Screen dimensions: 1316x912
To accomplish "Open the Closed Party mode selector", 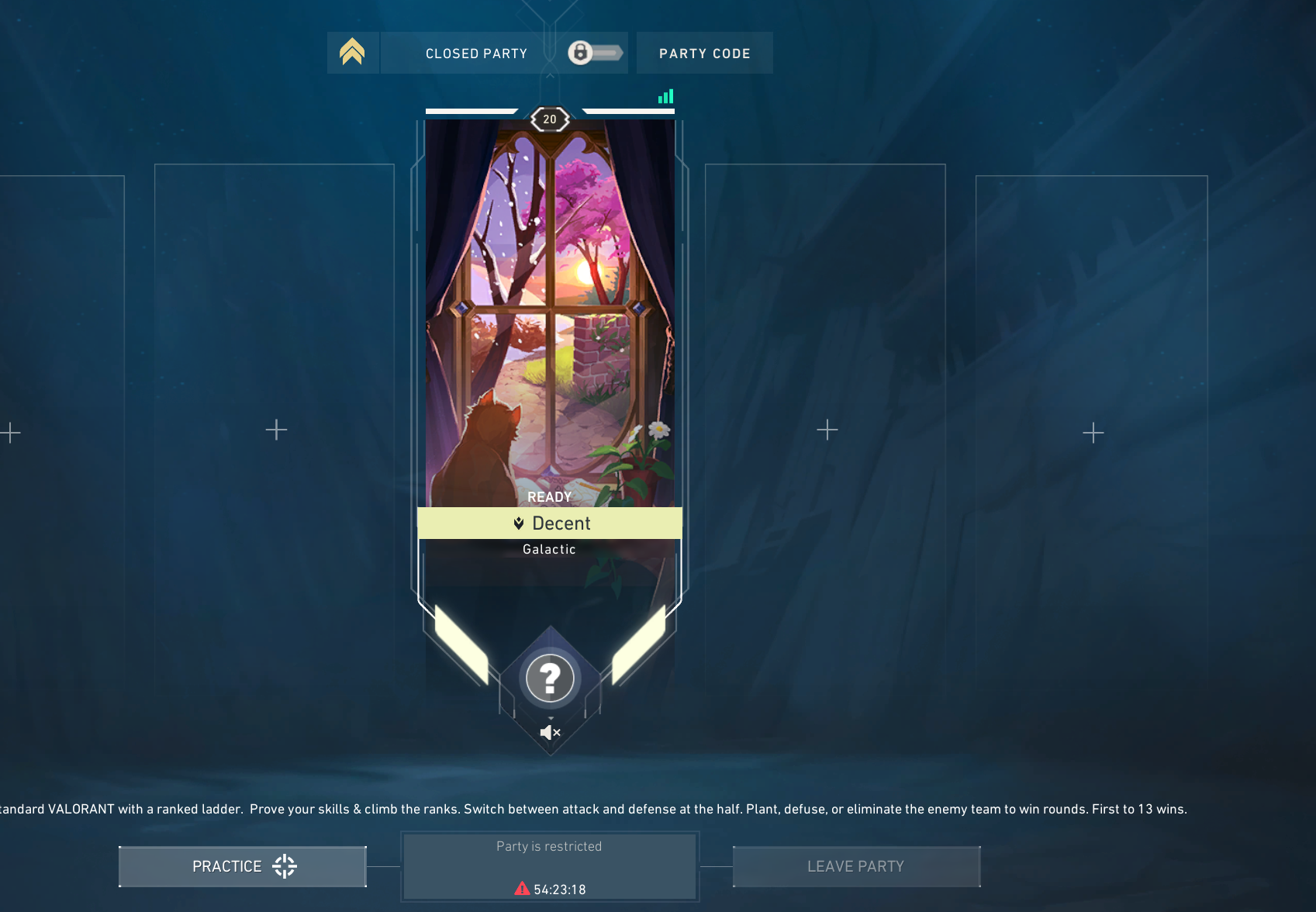I will coord(476,53).
